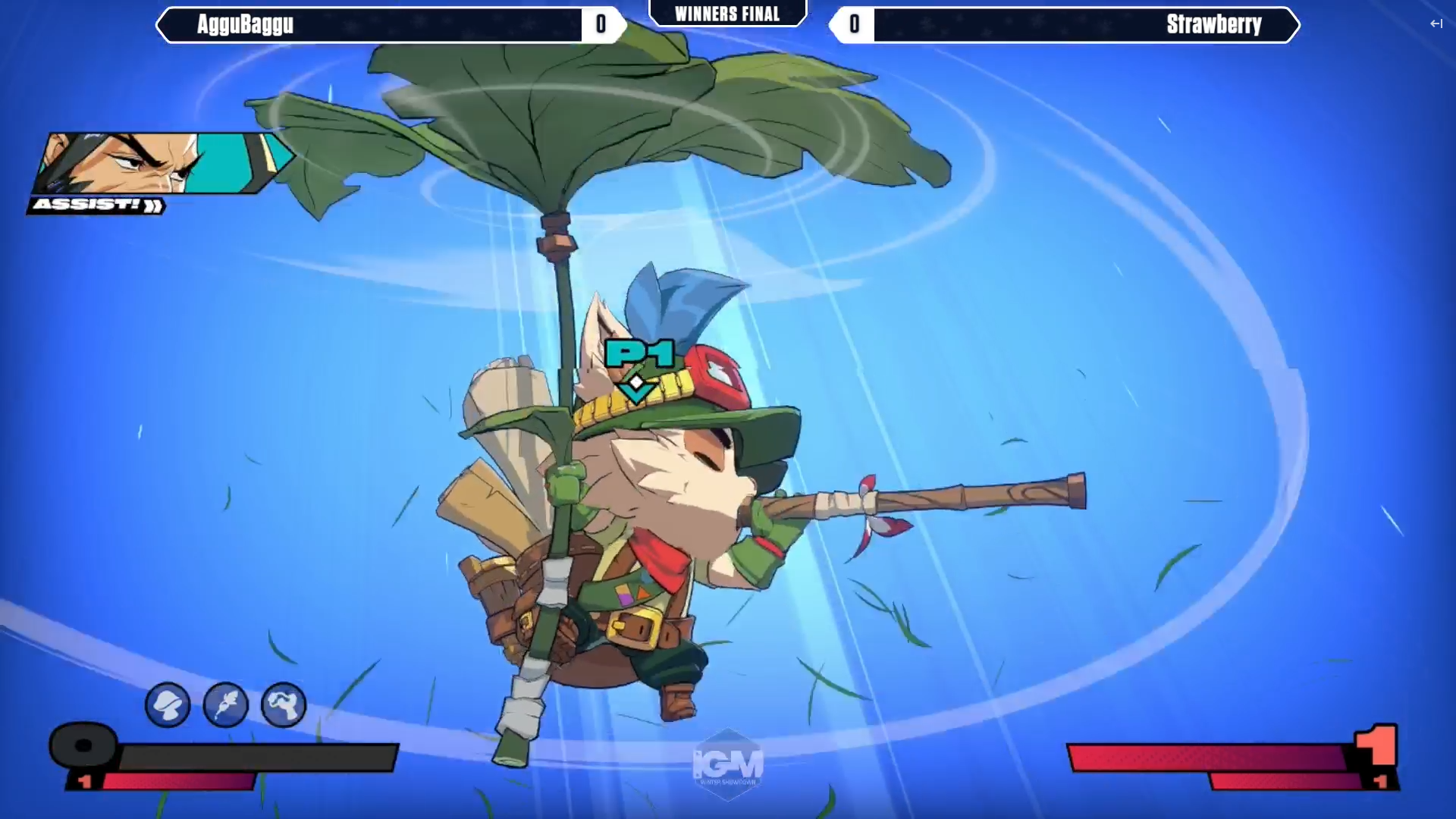Select the AgguBaggu player label
1456x819 pixels.
click(x=244, y=25)
